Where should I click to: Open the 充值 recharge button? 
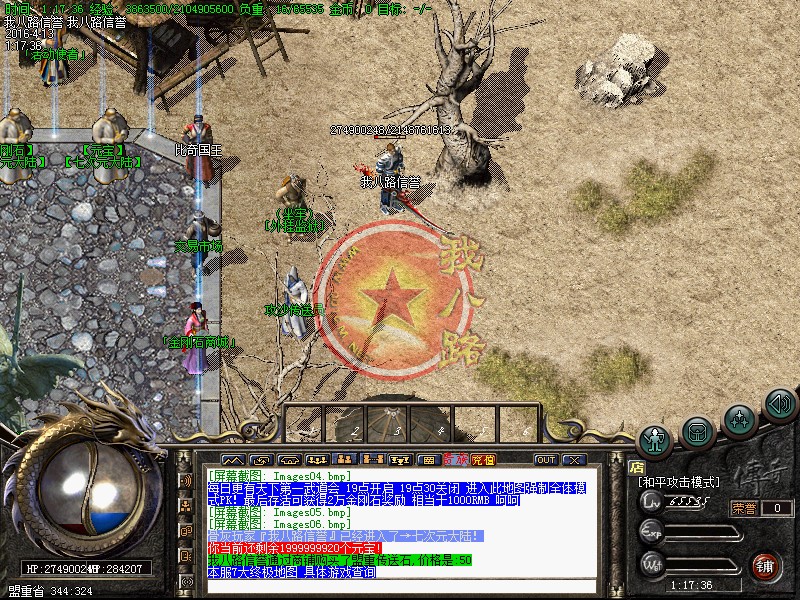click(x=484, y=460)
